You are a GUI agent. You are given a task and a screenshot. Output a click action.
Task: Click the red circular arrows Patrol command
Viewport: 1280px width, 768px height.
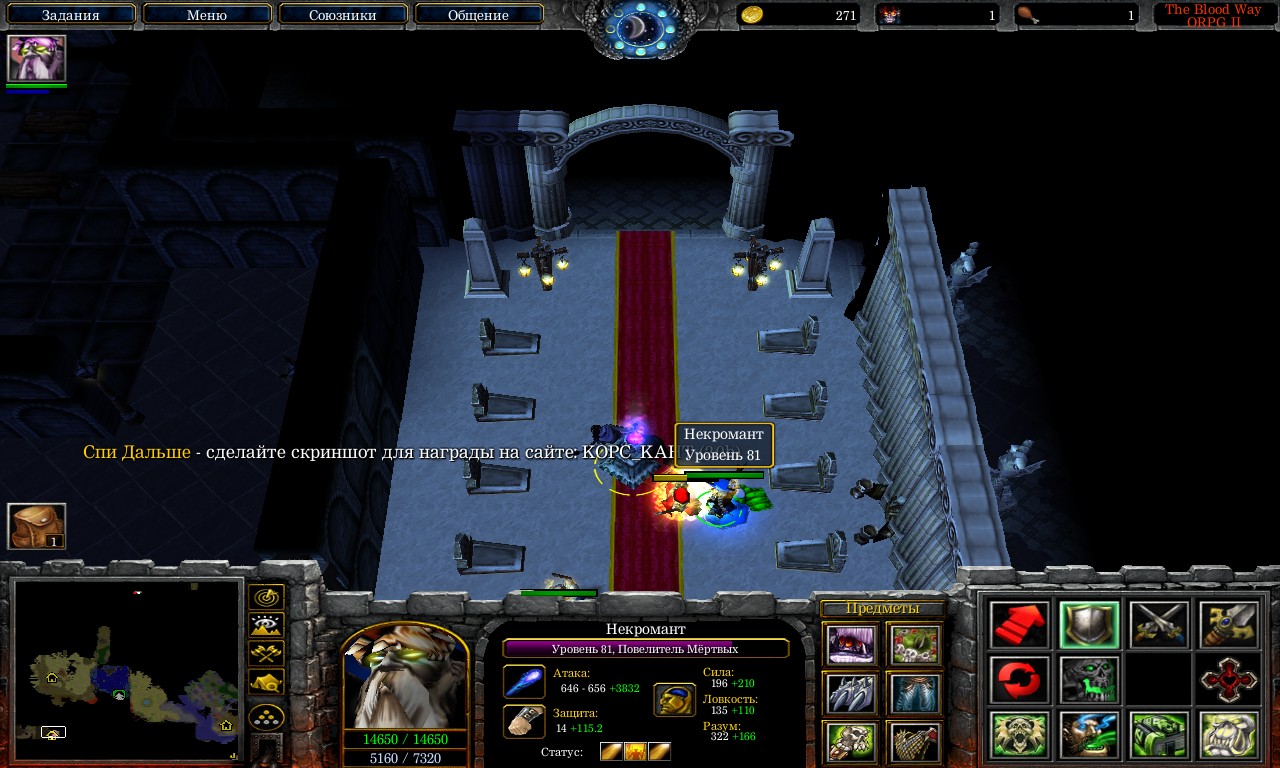click(1019, 680)
